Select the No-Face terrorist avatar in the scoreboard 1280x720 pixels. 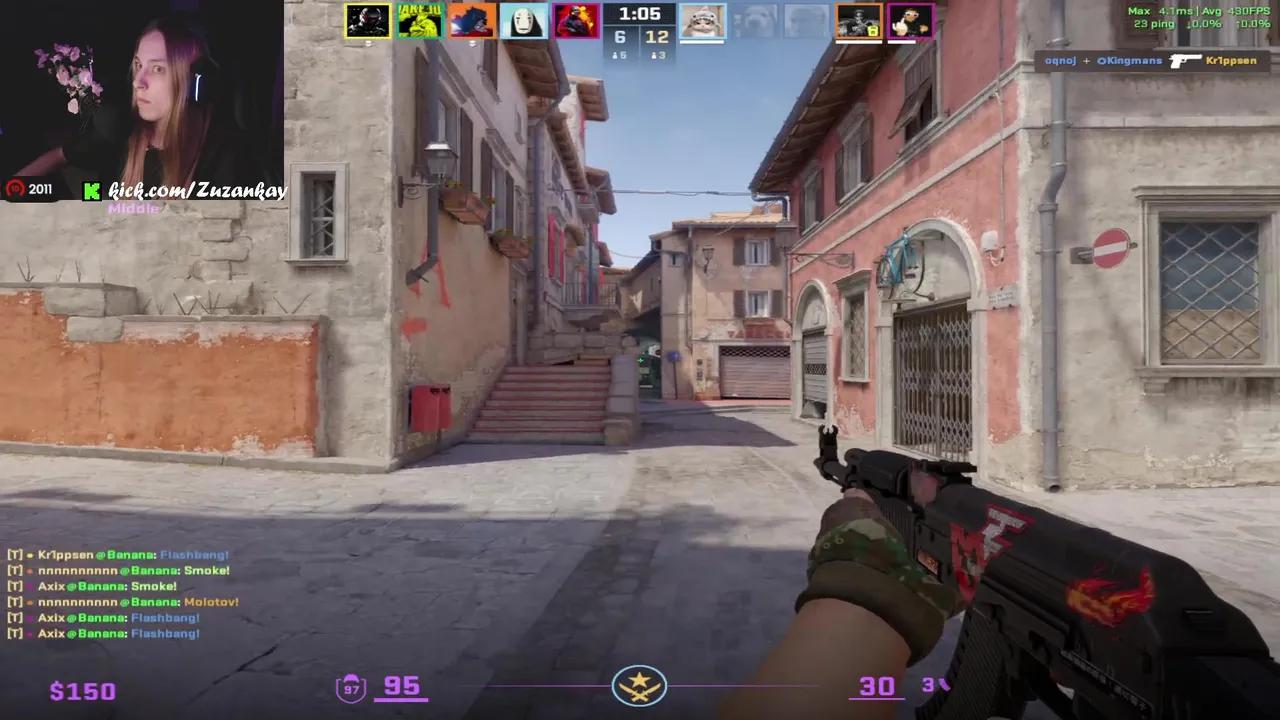[524, 20]
